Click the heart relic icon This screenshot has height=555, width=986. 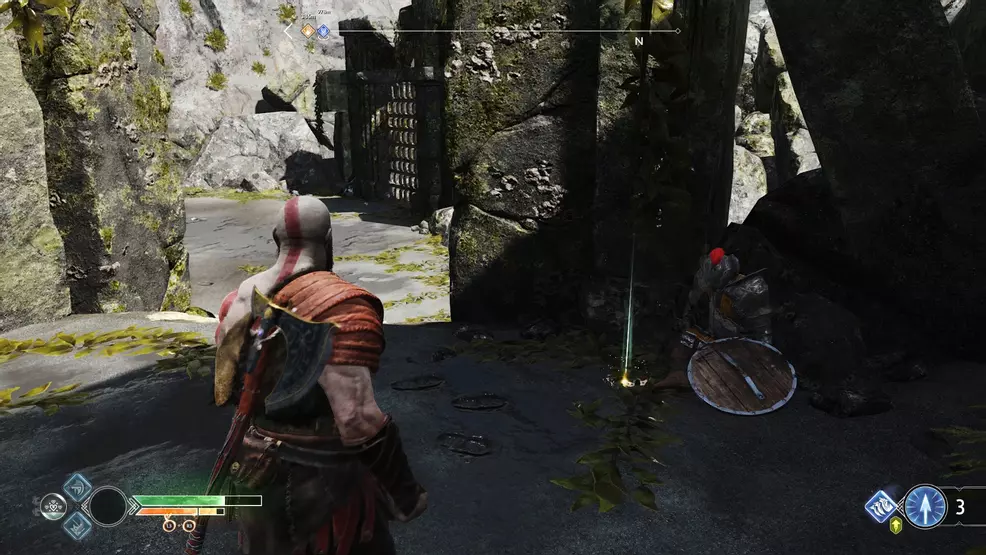click(x=54, y=506)
